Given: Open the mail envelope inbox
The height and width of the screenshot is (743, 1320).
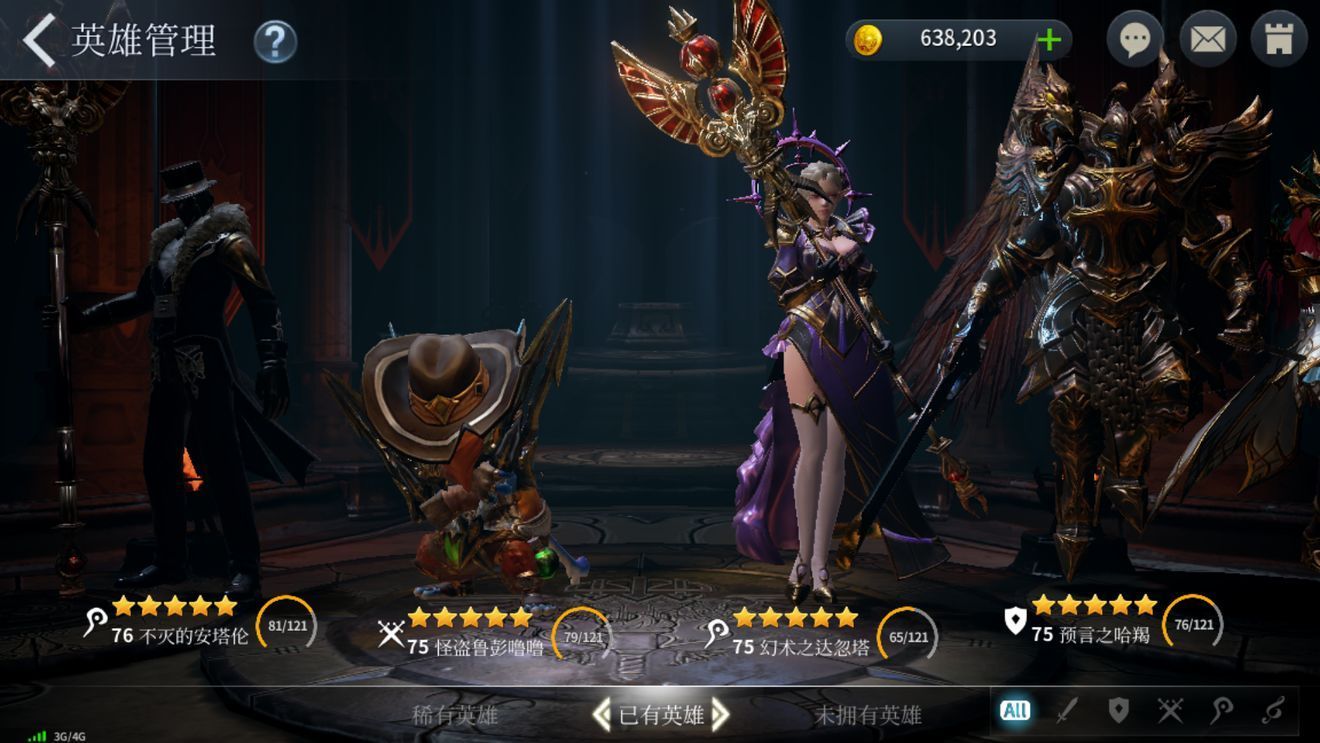Looking at the screenshot, I should point(1208,40).
